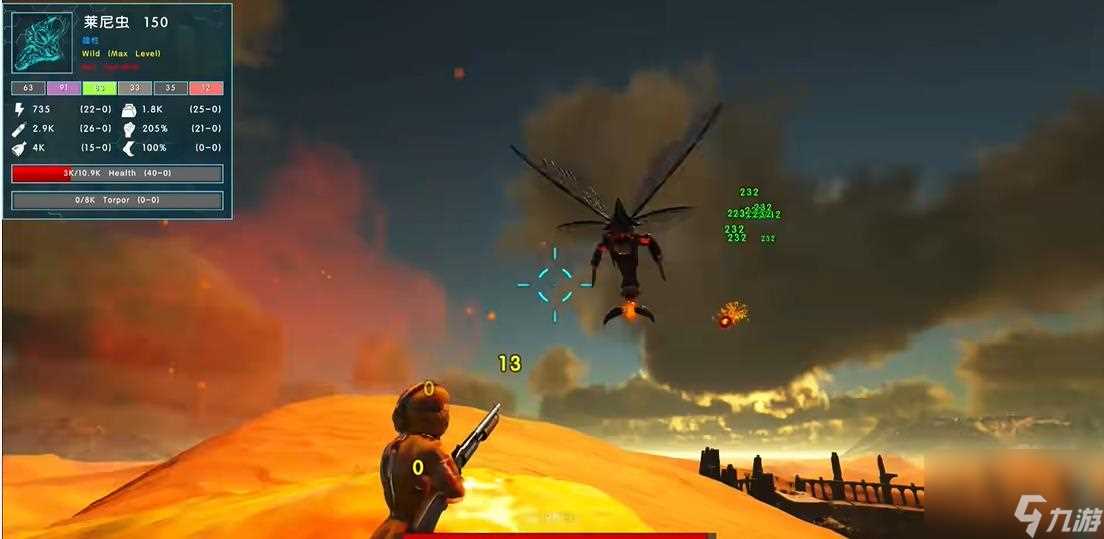Select the salmon red color region swatch

206,88
